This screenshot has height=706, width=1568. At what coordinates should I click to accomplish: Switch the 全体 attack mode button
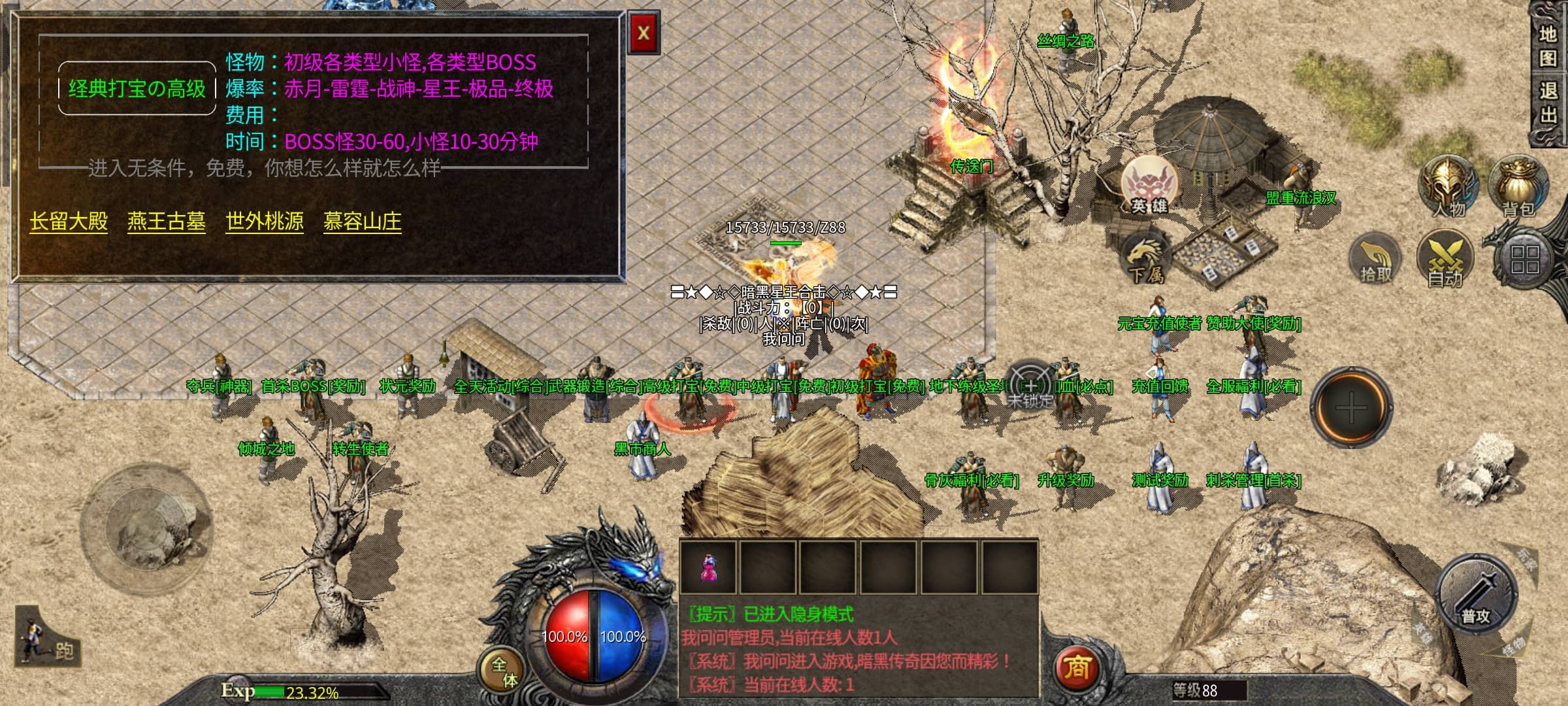click(504, 671)
